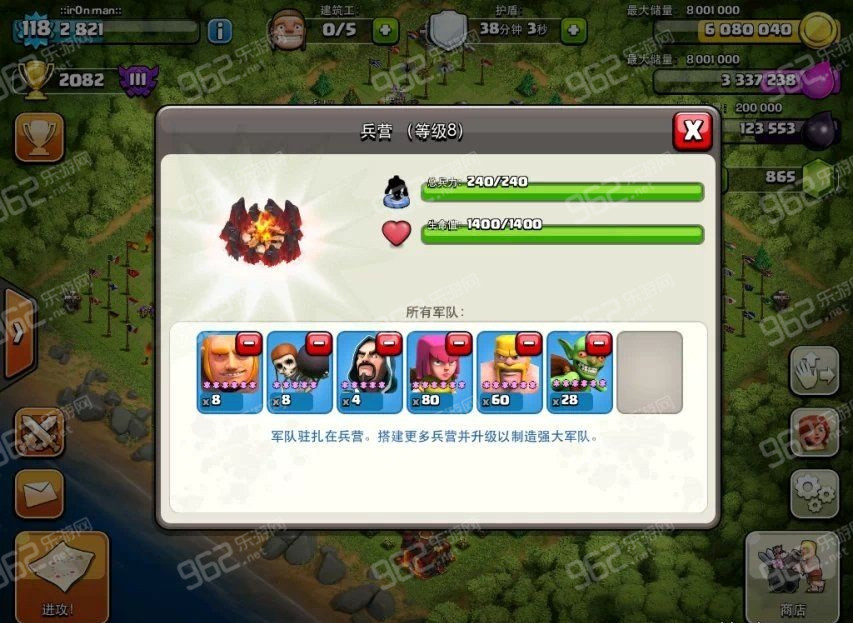
Task: Open the mail inbox envelope
Action: click(x=39, y=493)
